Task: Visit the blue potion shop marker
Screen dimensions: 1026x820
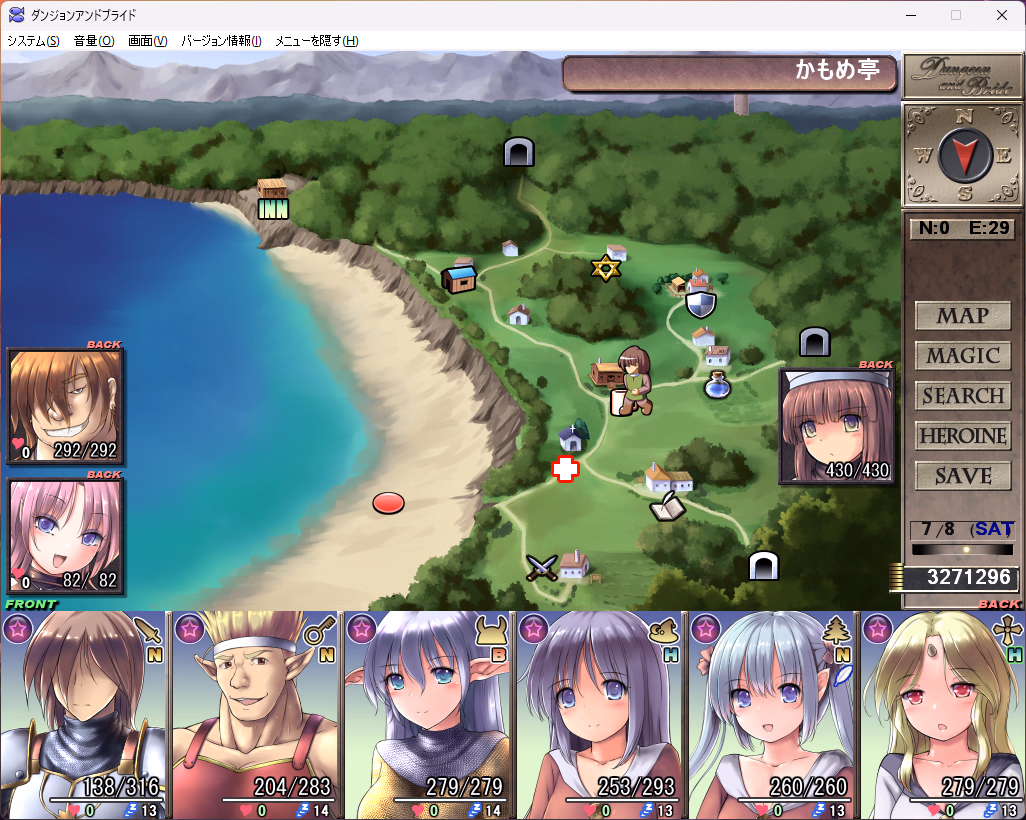Action: click(716, 385)
